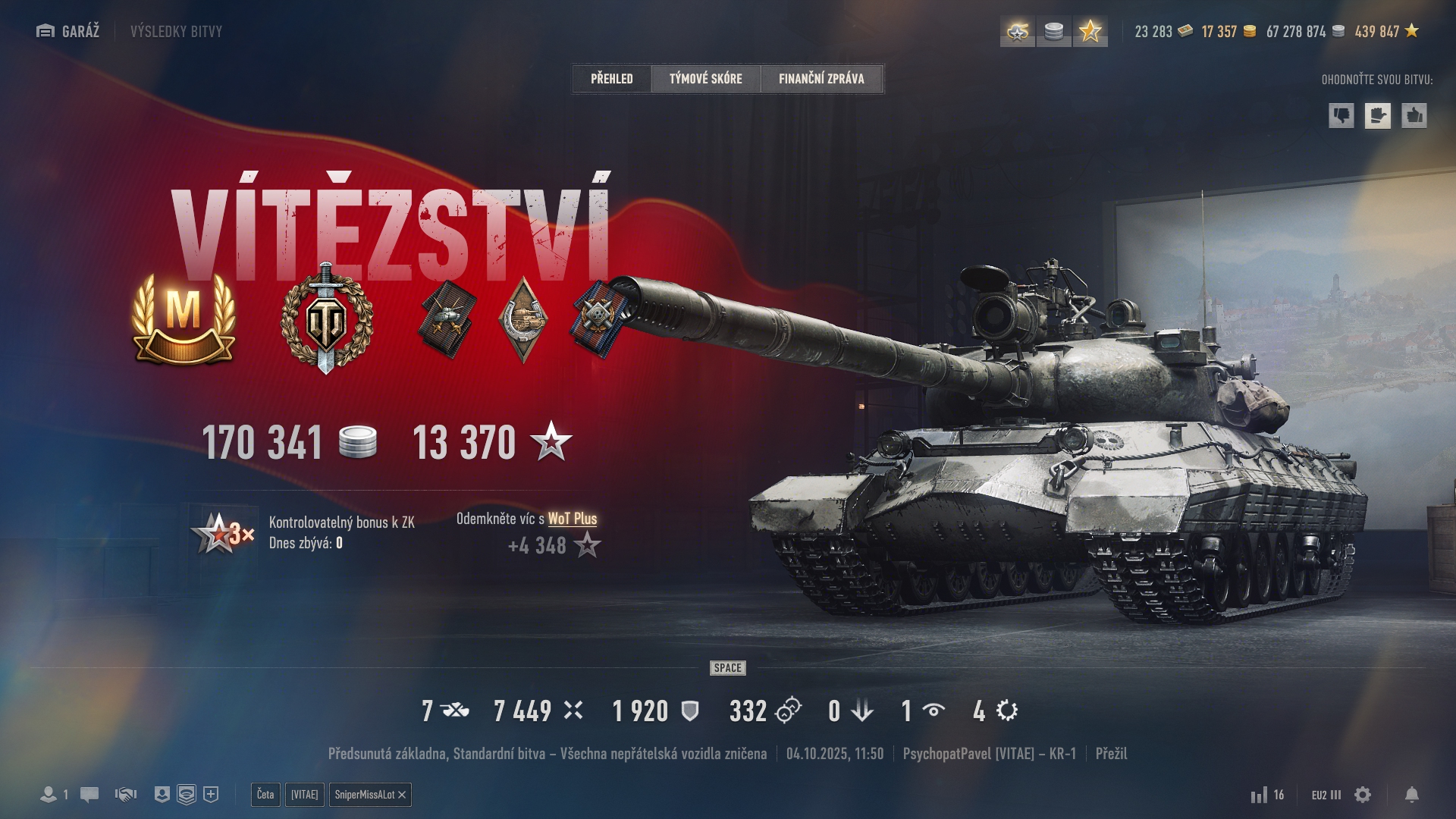Give the battle a thumbs up
1456x819 pixels.
point(1414,115)
